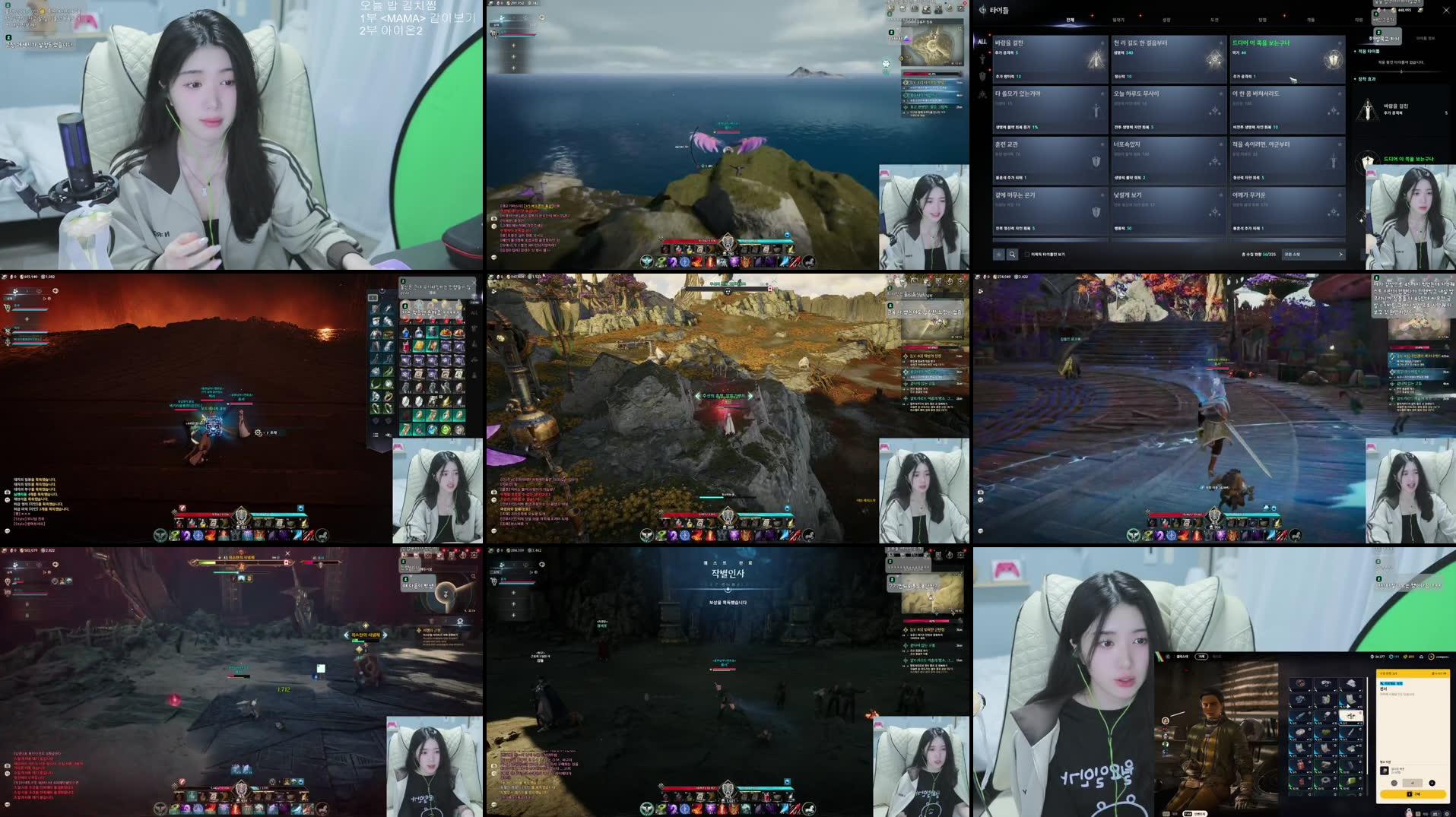
Task: Click the bell notification icon in the trade screen header
Action: point(1422,657)
